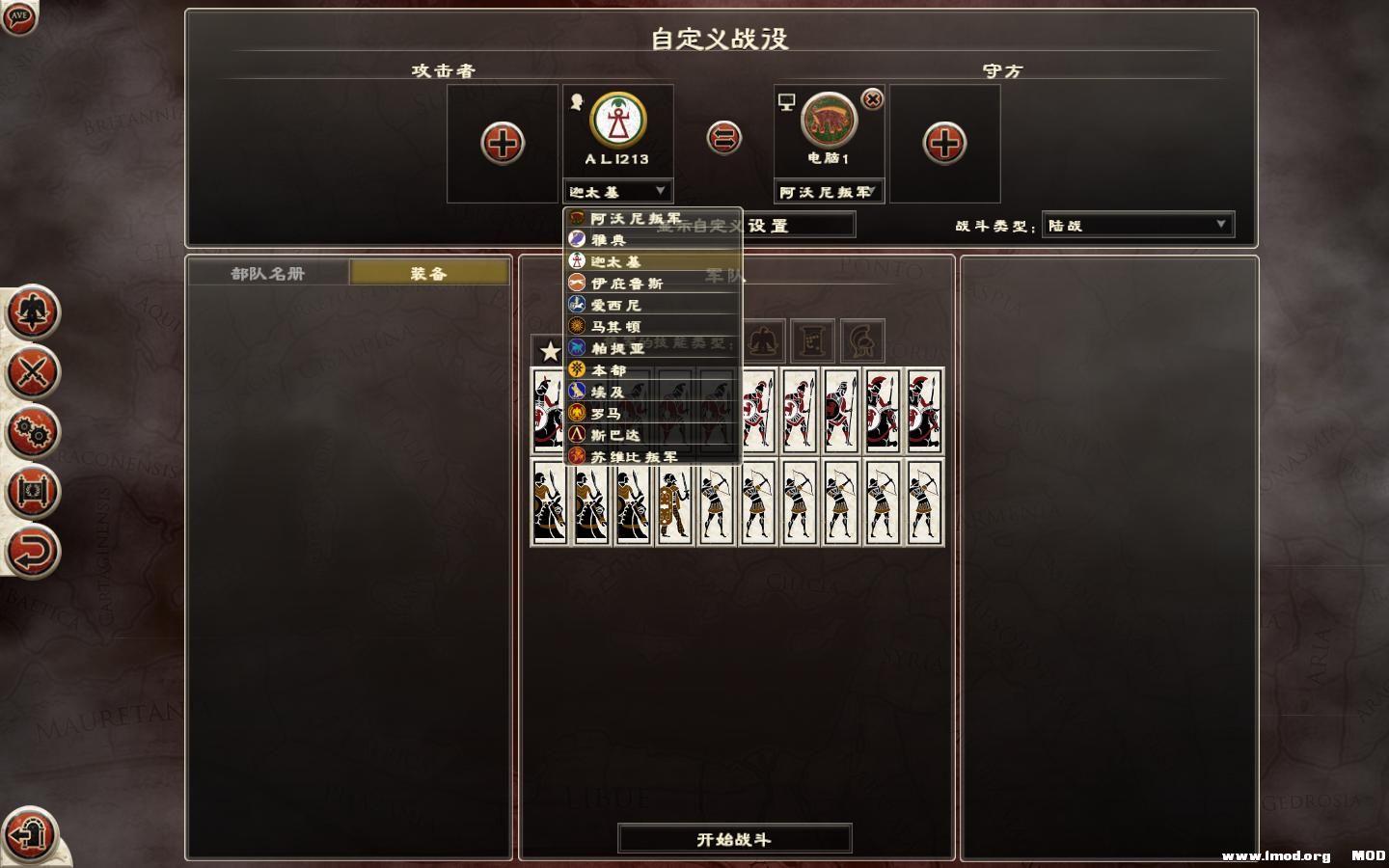
Task: Toggle the star unit filter
Action: [549, 351]
